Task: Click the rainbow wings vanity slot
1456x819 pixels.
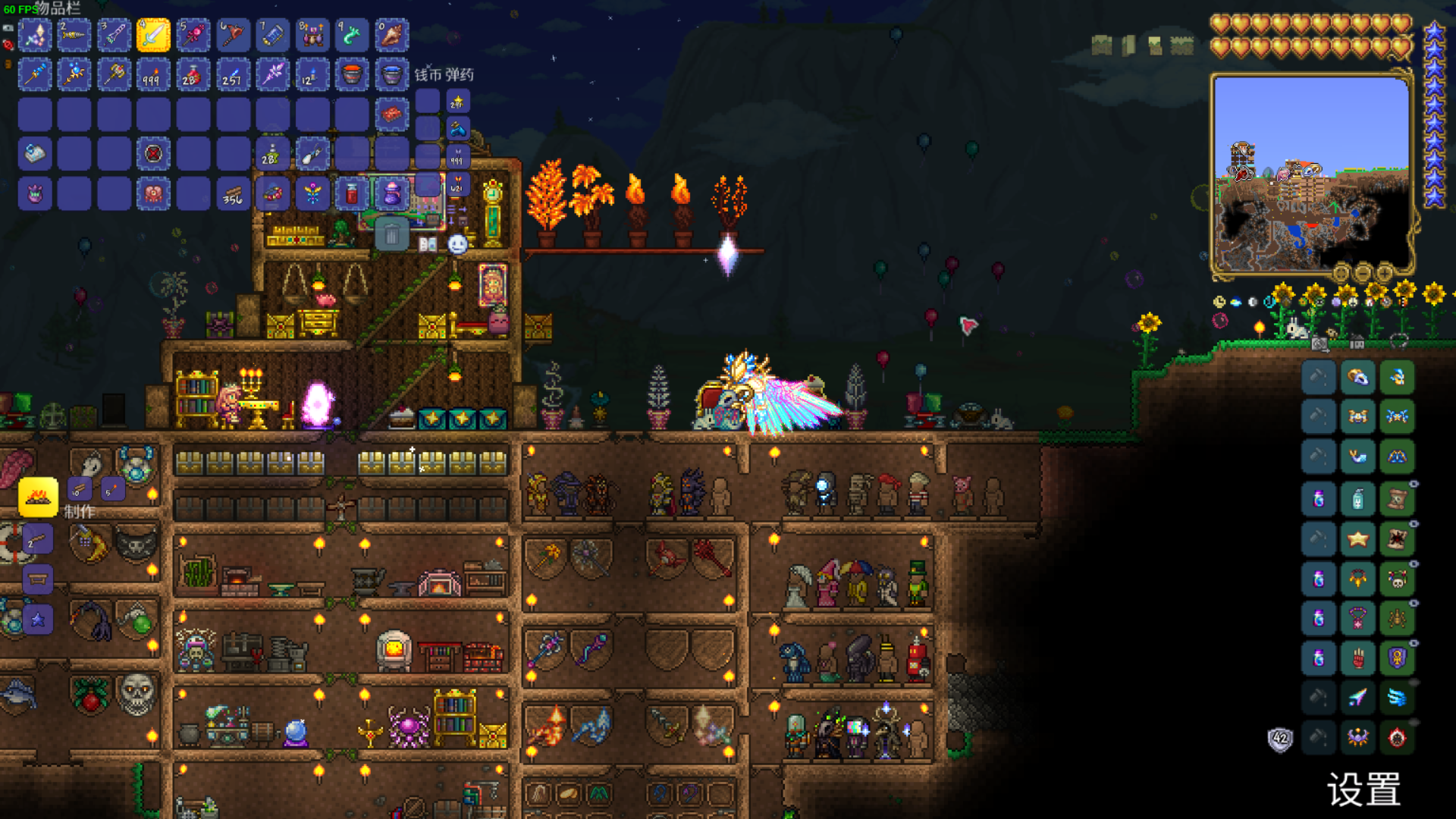Action: point(1357,698)
